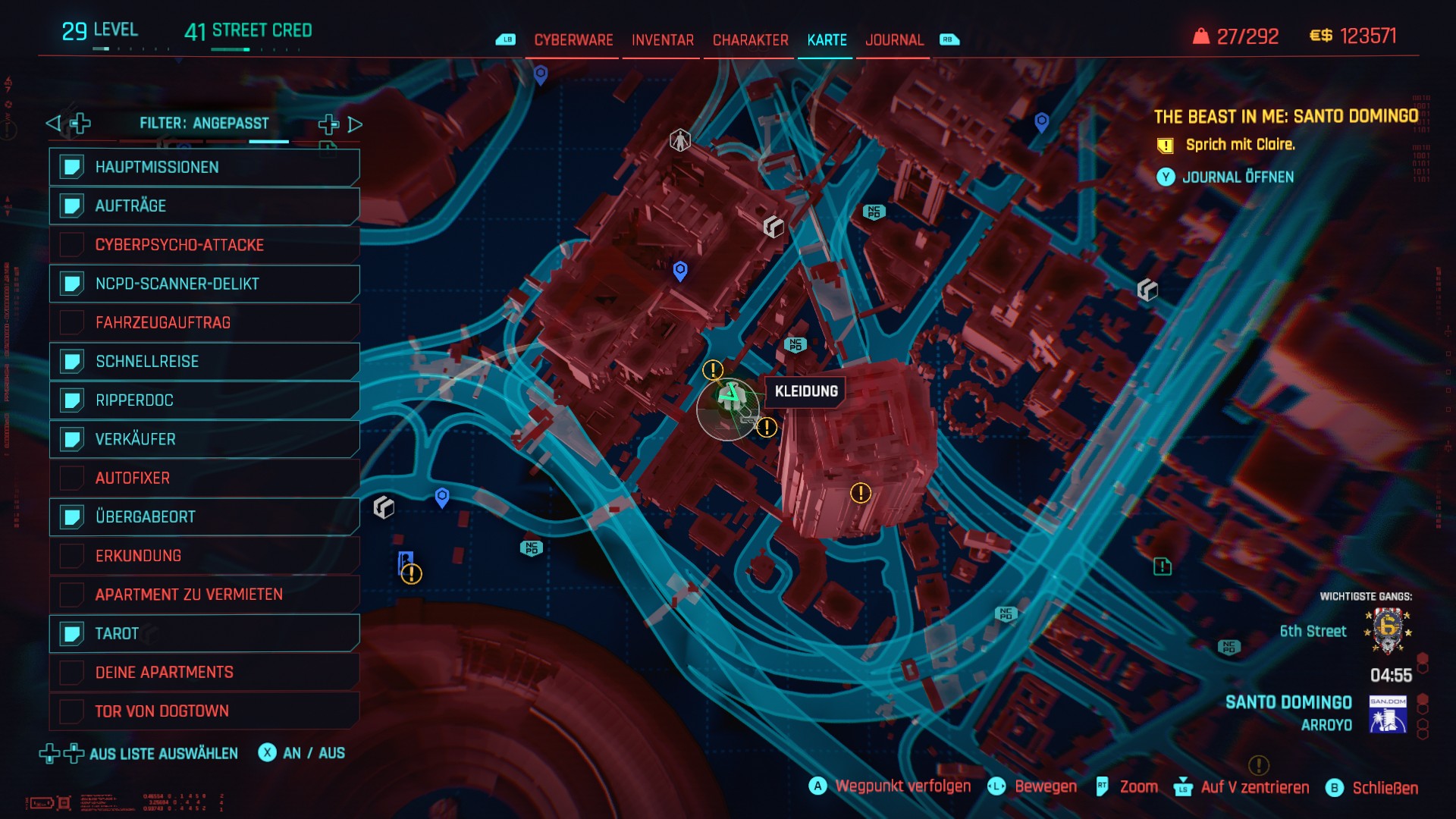This screenshot has width=1456, height=819.
Task: Disable the Ripperdoc filter
Action: (x=205, y=400)
